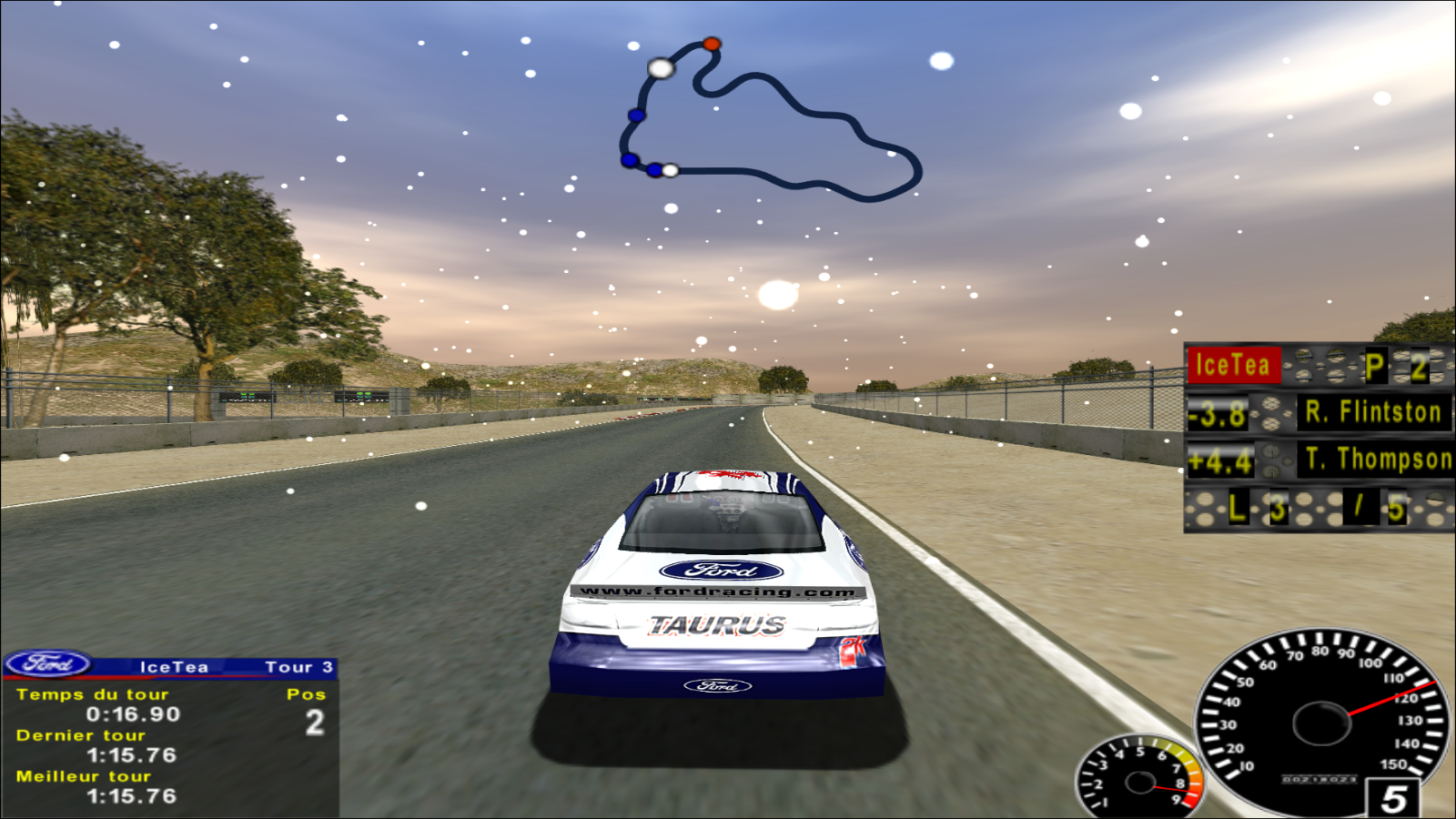This screenshot has height=819, width=1456.
Task: Click the red marker on the track map
Action: point(712,44)
